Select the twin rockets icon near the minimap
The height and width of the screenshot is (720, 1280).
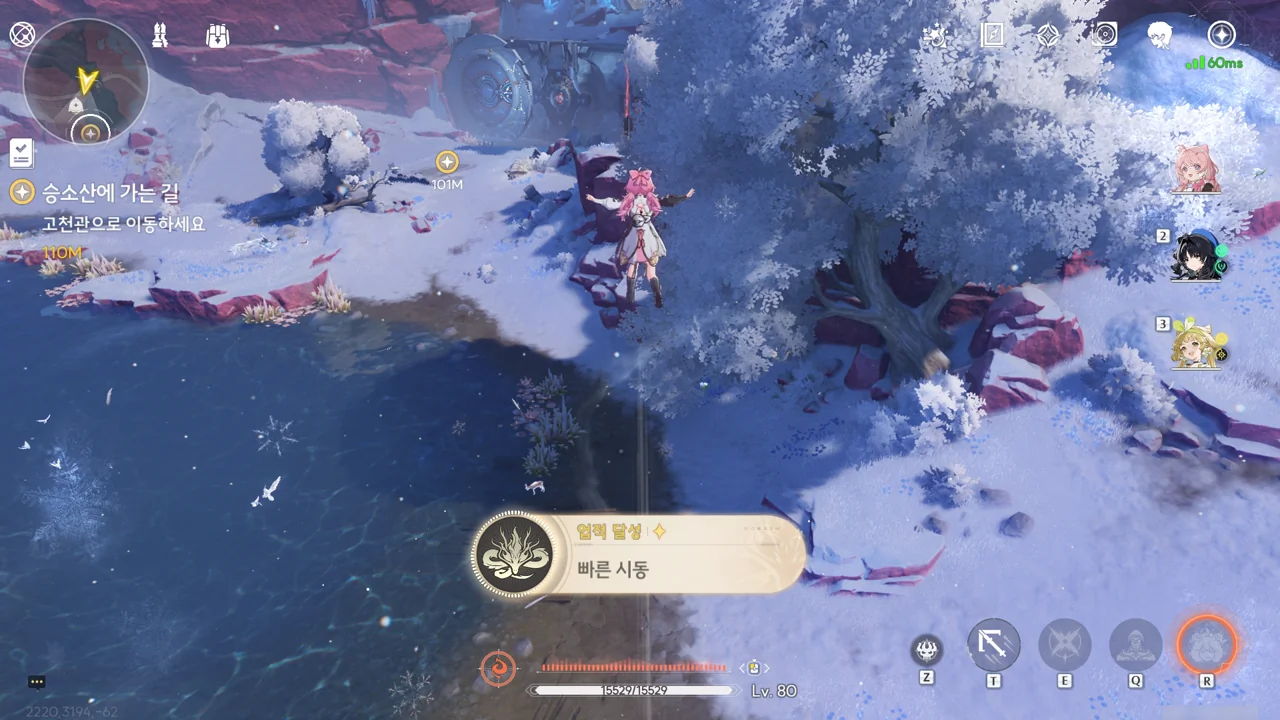159,36
